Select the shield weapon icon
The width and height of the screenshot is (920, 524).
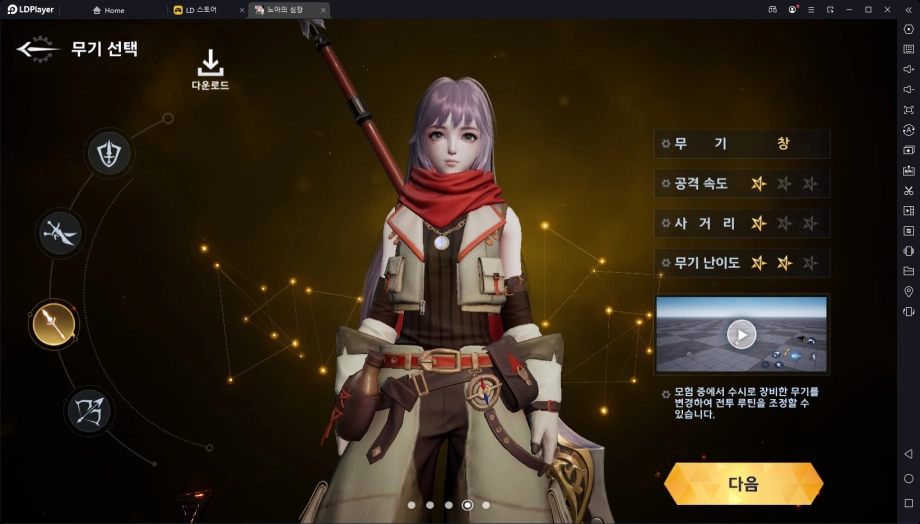109,153
